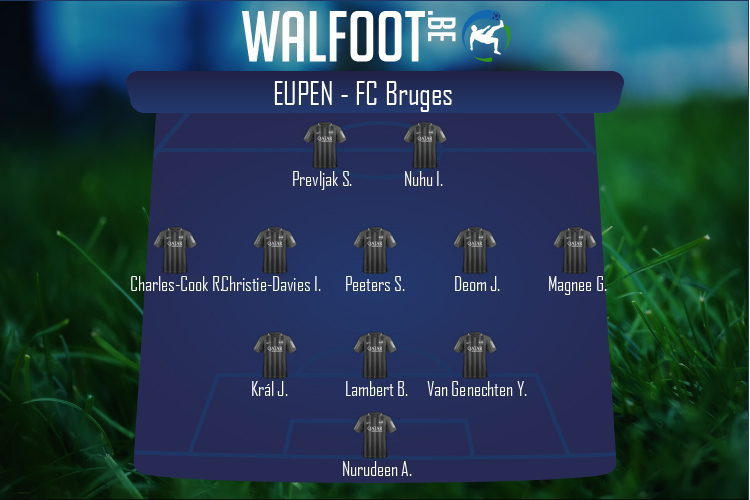
Task: Choose Deom J.'s jersey
Action: click(475, 251)
